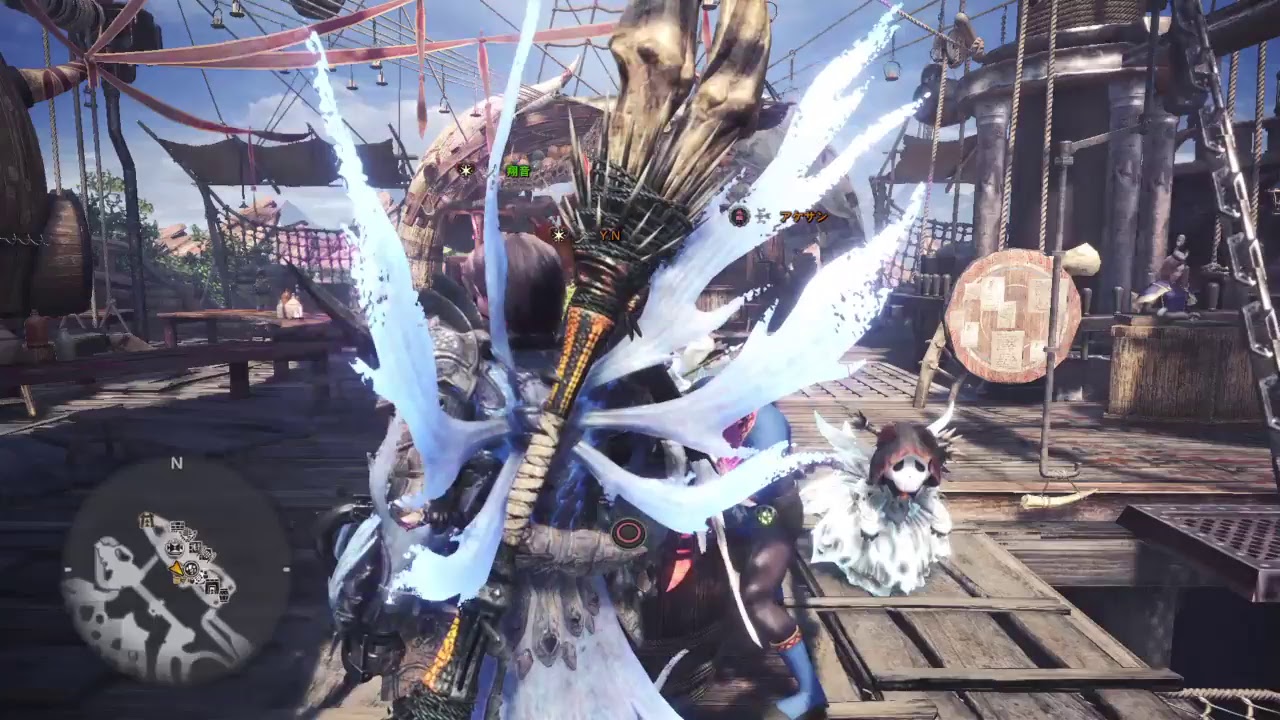Image resolution: width=1280 pixels, height=720 pixels.
Task: Click the star icon beside player Y.N
Action: 559,235
